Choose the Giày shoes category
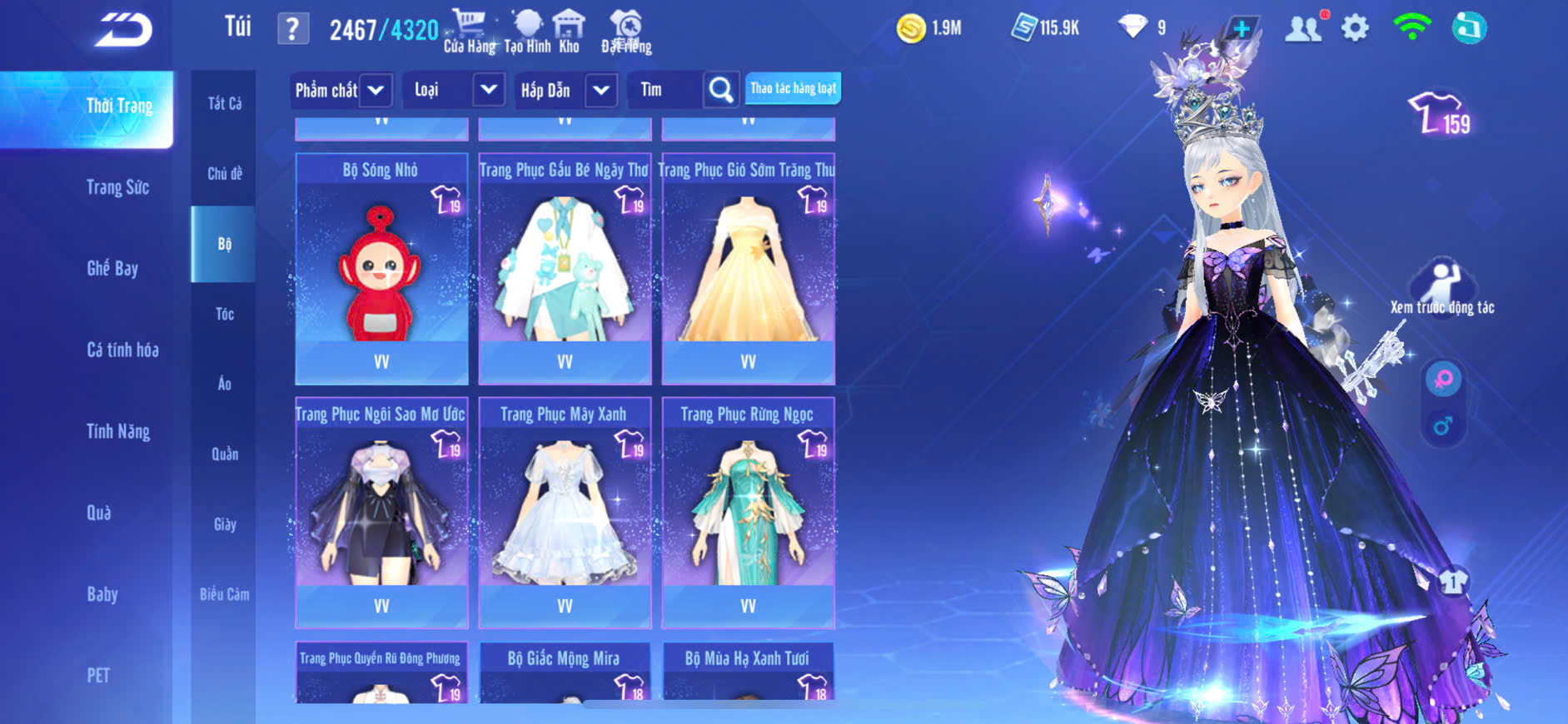The width and height of the screenshot is (1568, 724). point(225,524)
